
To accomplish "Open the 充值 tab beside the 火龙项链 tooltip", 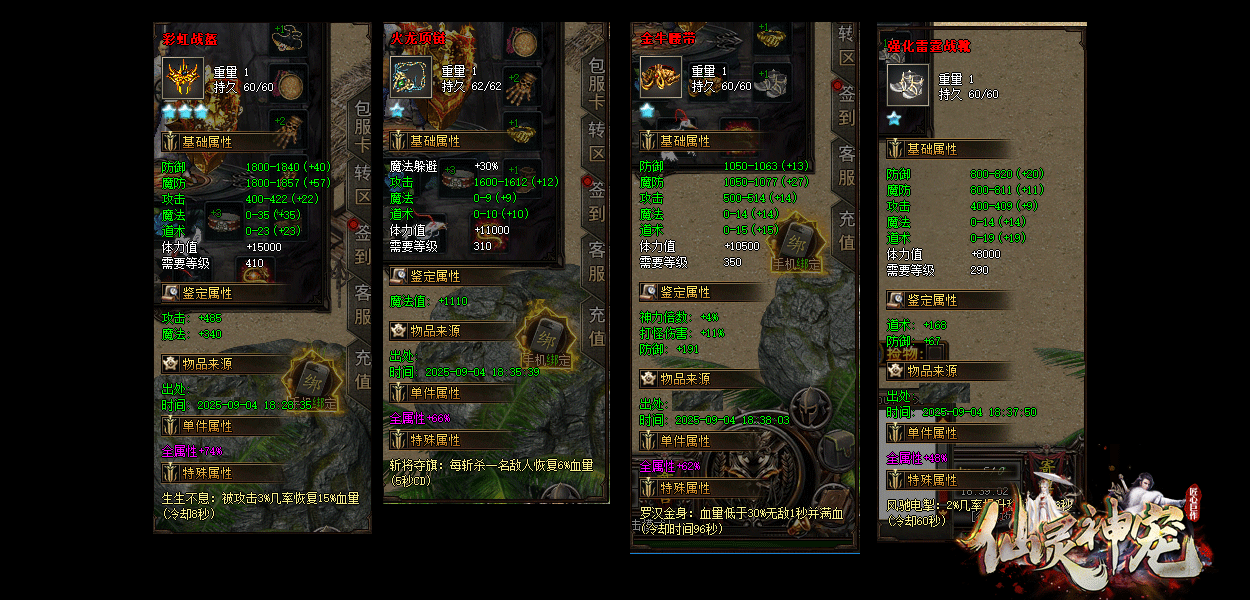I will [597, 326].
